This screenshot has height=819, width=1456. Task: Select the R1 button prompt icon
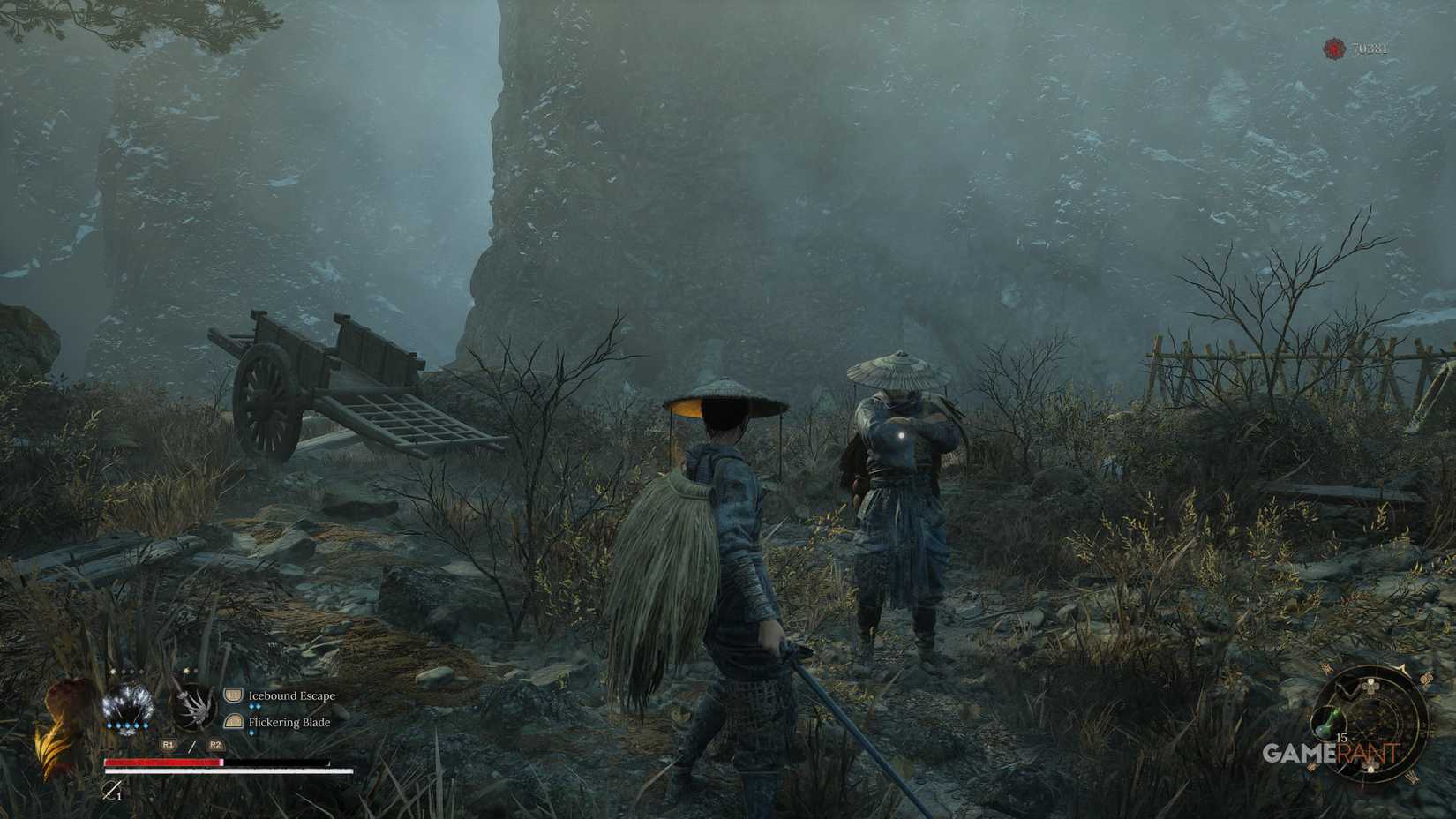[x=169, y=745]
